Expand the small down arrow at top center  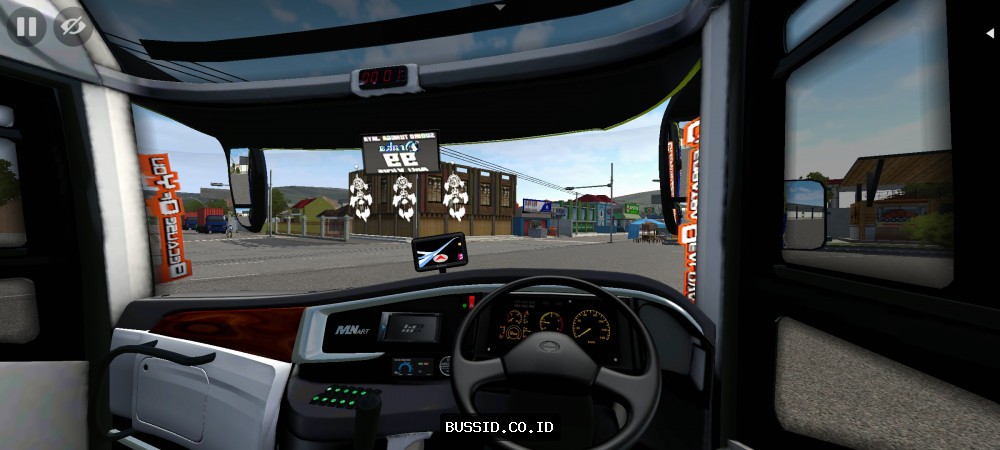[x=500, y=6]
